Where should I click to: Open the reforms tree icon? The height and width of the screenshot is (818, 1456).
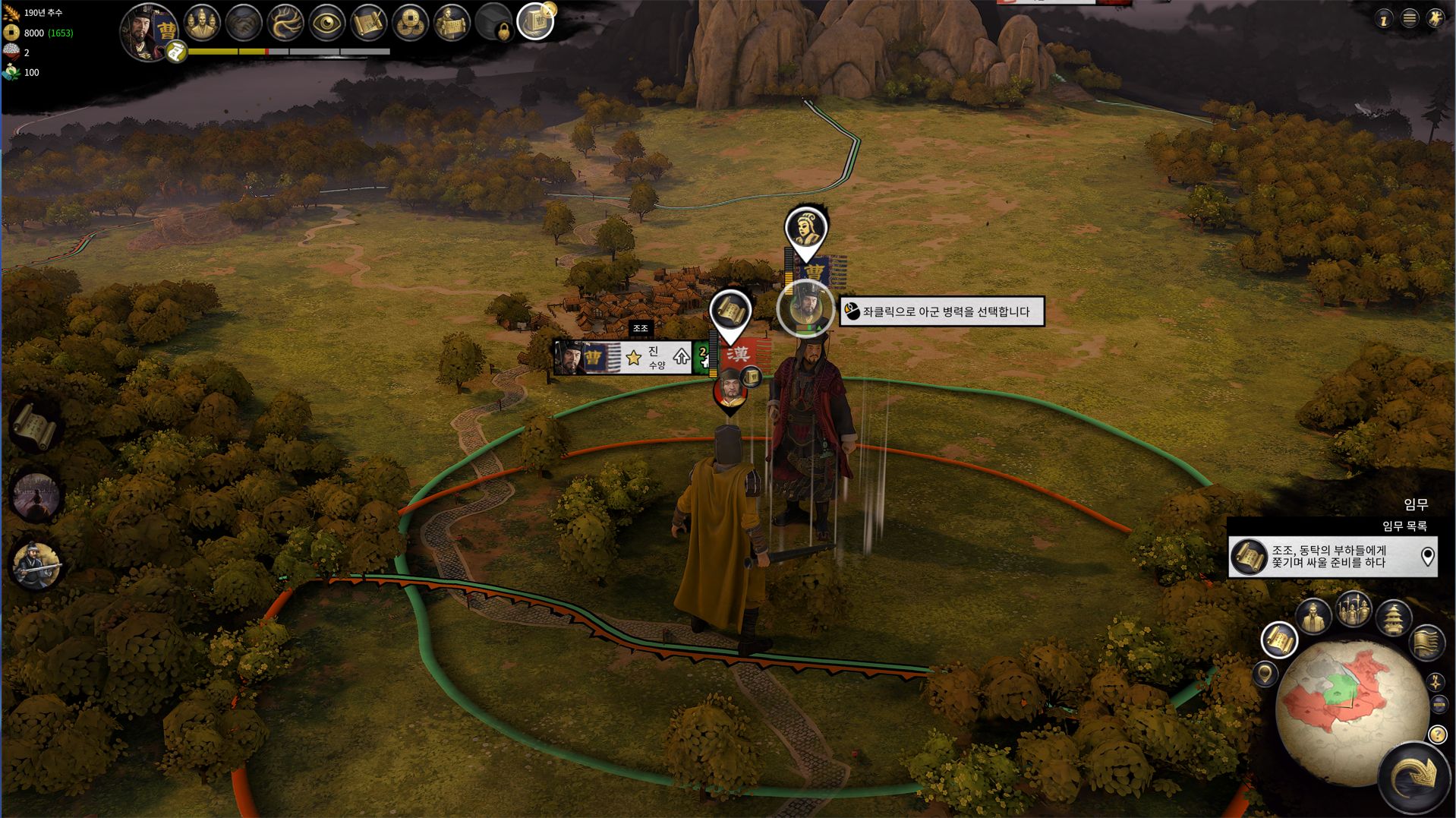(285, 24)
